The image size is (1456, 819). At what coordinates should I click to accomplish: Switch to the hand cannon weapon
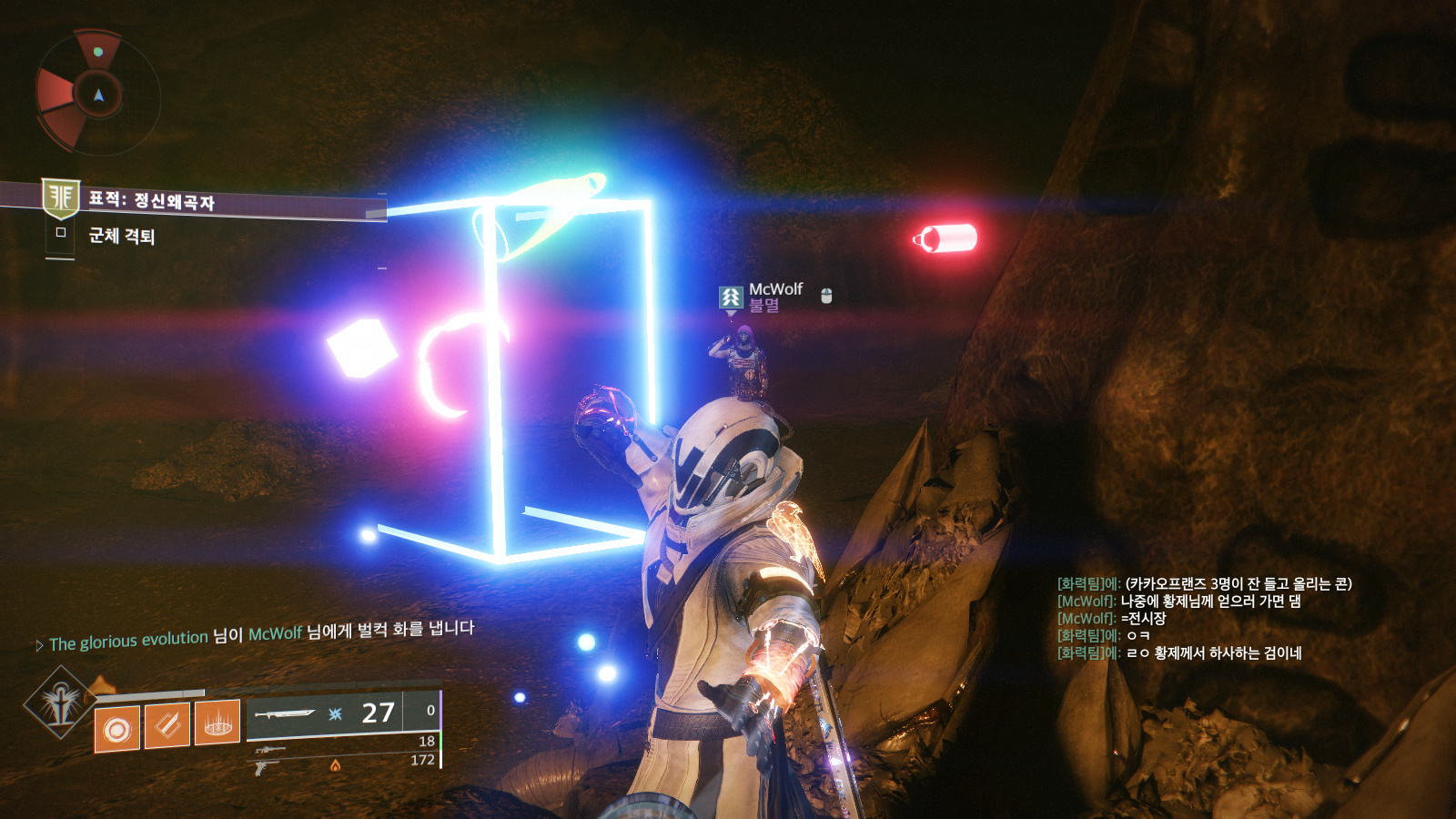point(267,767)
